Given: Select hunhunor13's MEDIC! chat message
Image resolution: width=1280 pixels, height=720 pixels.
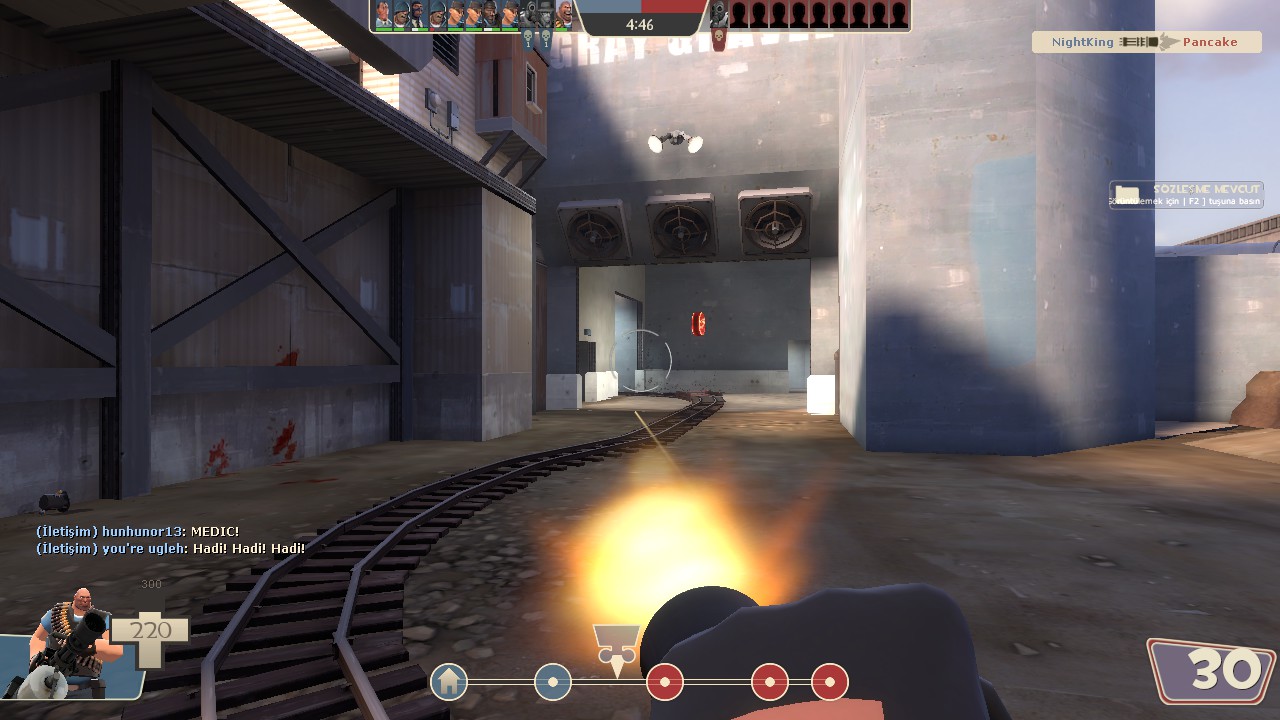Looking at the screenshot, I should (138, 531).
